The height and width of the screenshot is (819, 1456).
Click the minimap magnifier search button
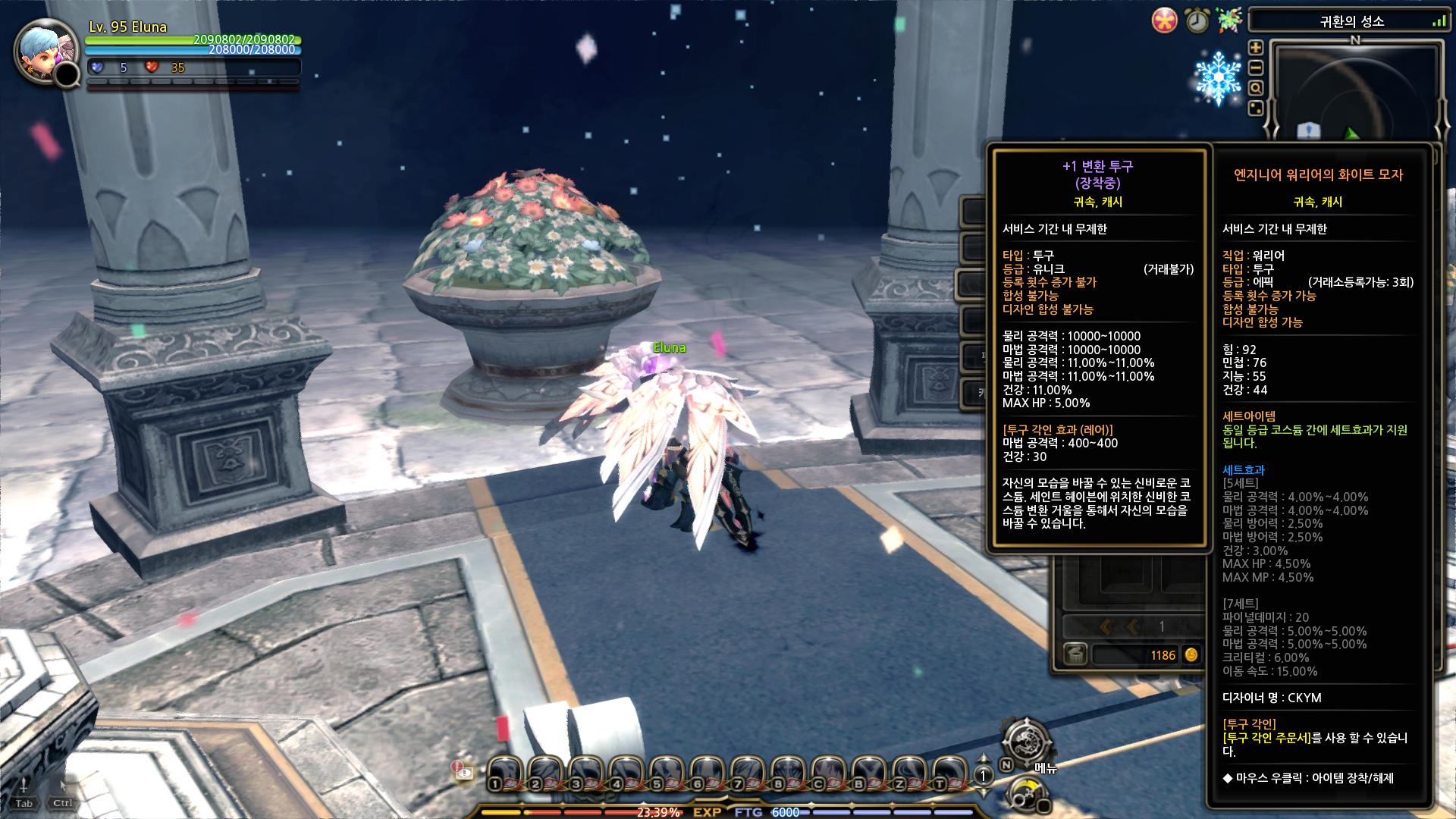point(1256,88)
